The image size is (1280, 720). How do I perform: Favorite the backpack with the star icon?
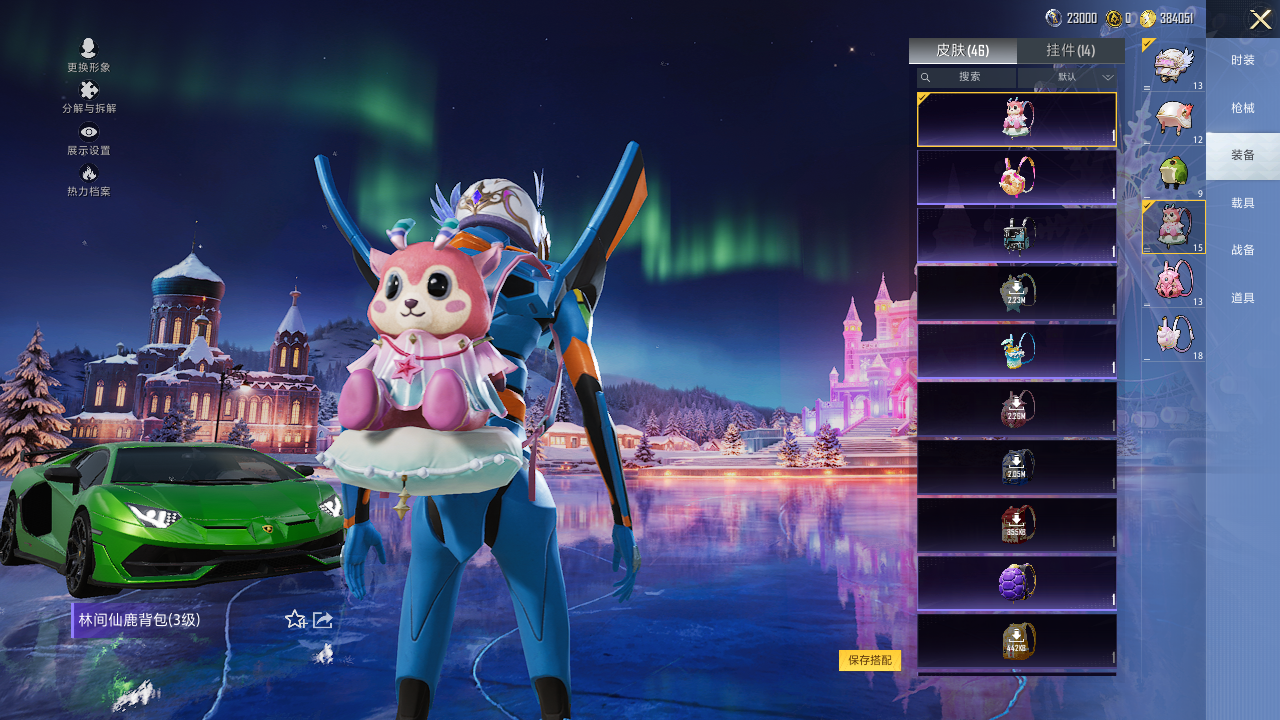point(295,620)
